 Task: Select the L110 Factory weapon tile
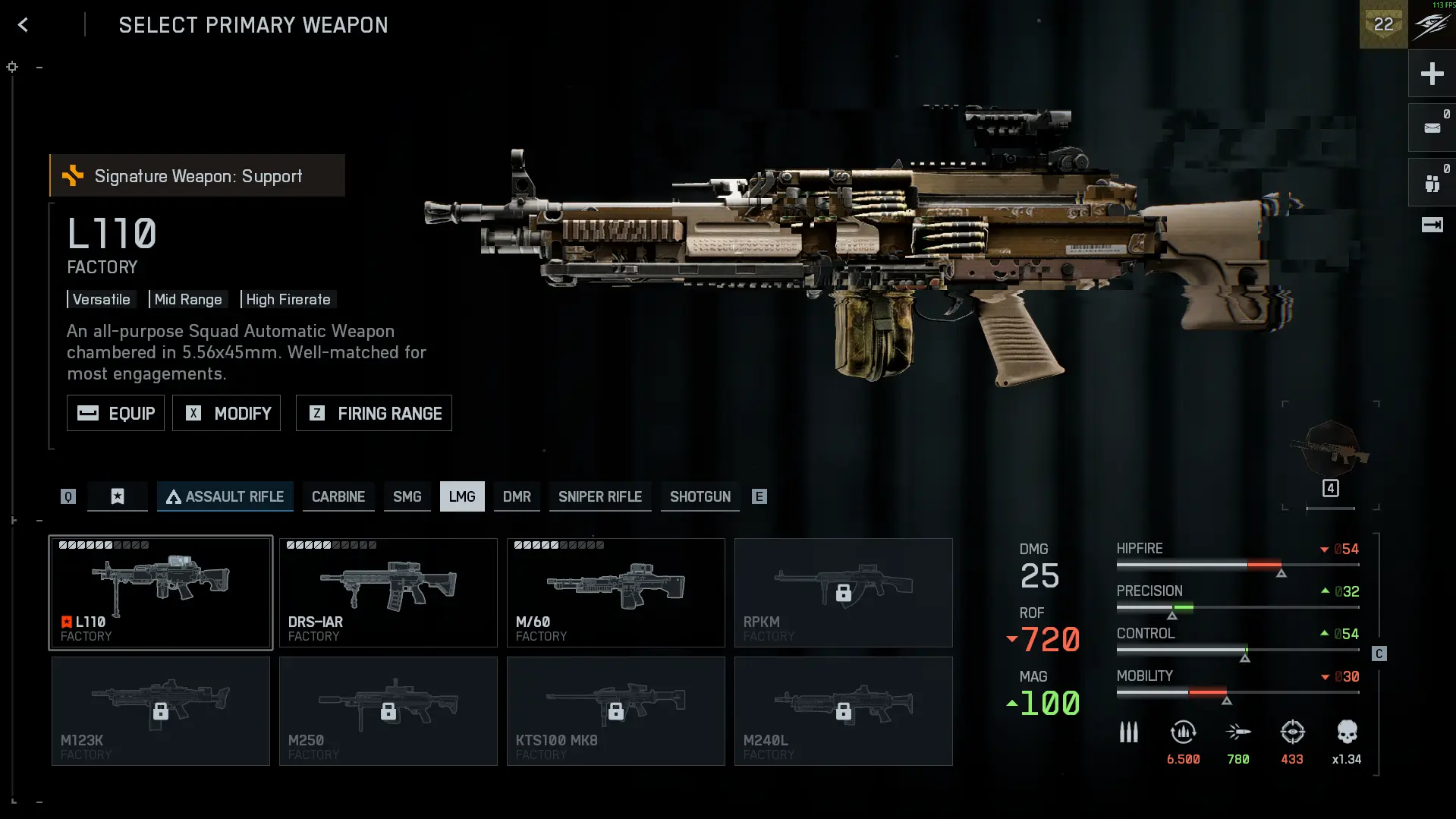(x=161, y=593)
